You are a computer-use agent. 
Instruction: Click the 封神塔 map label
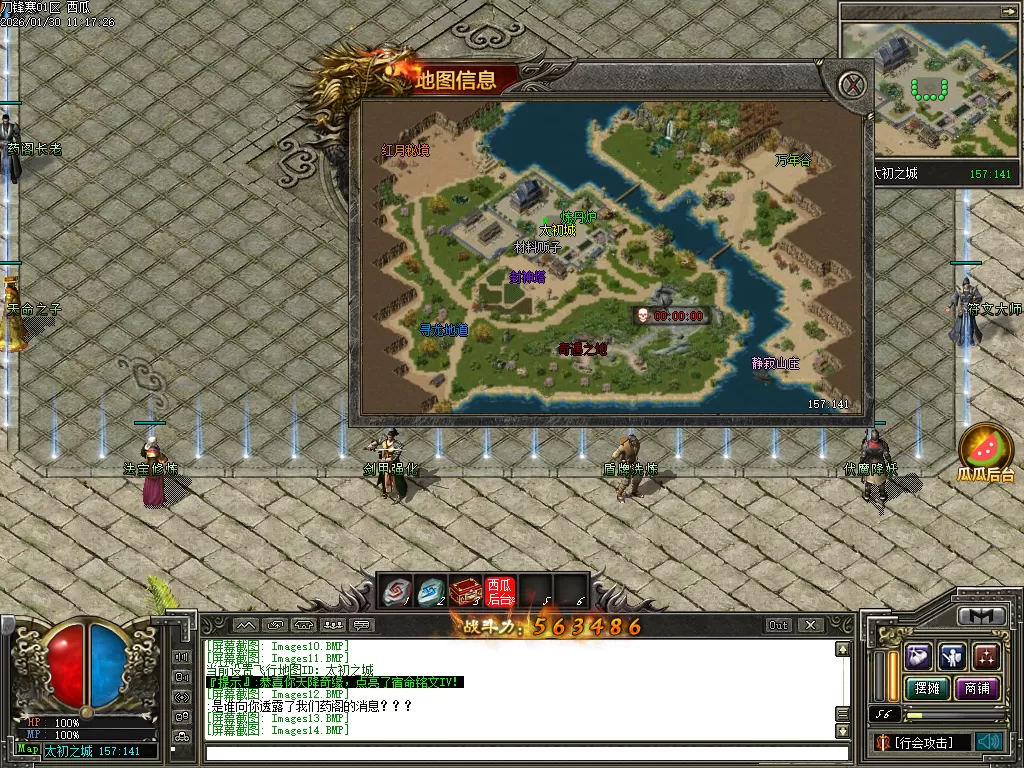pyautogui.click(x=527, y=277)
